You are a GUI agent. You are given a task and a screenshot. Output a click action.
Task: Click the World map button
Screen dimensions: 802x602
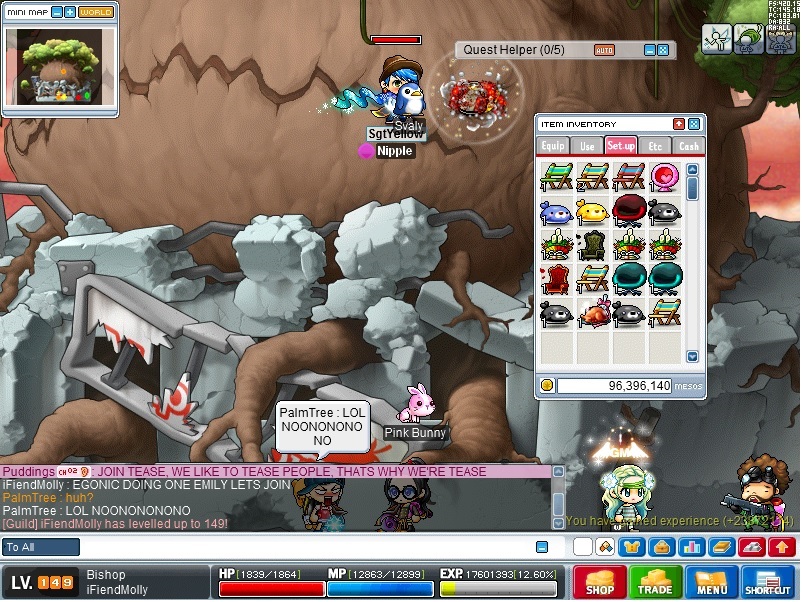[x=96, y=12]
